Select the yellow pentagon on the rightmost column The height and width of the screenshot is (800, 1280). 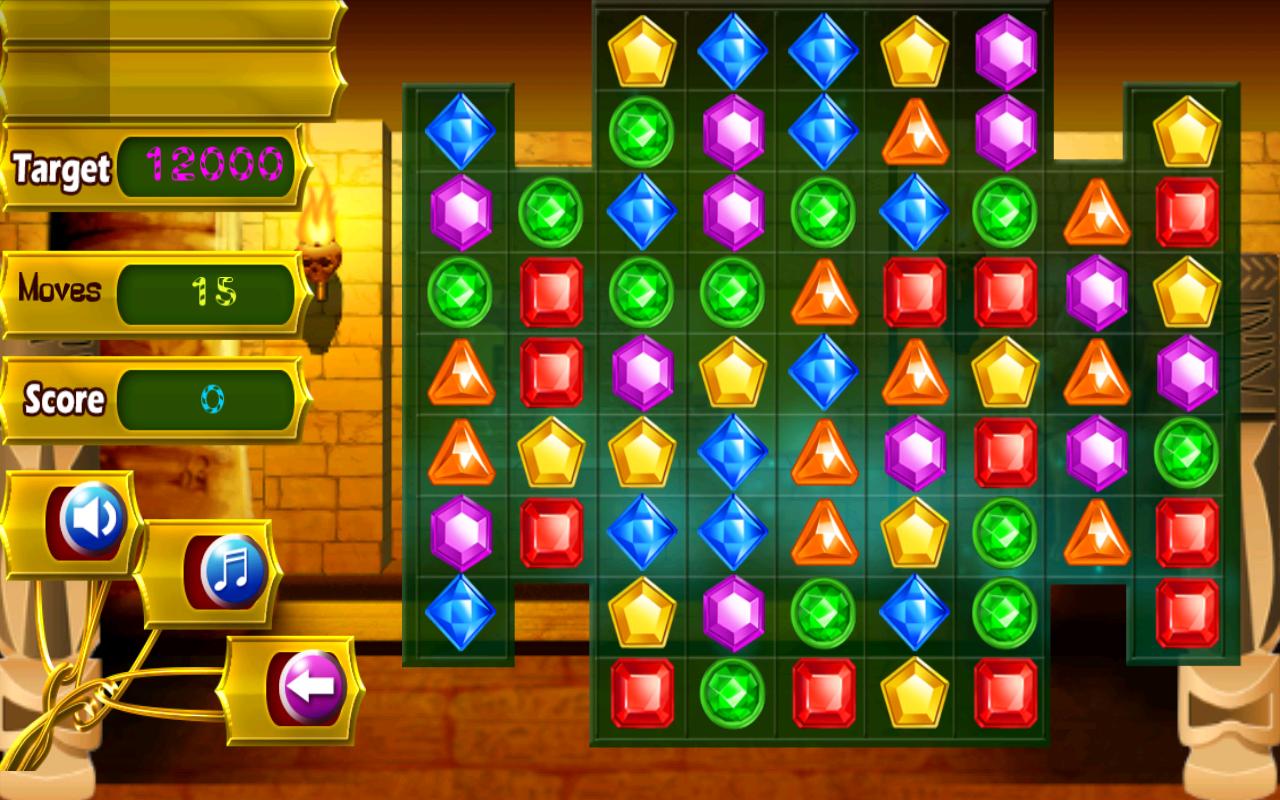pos(1186,131)
